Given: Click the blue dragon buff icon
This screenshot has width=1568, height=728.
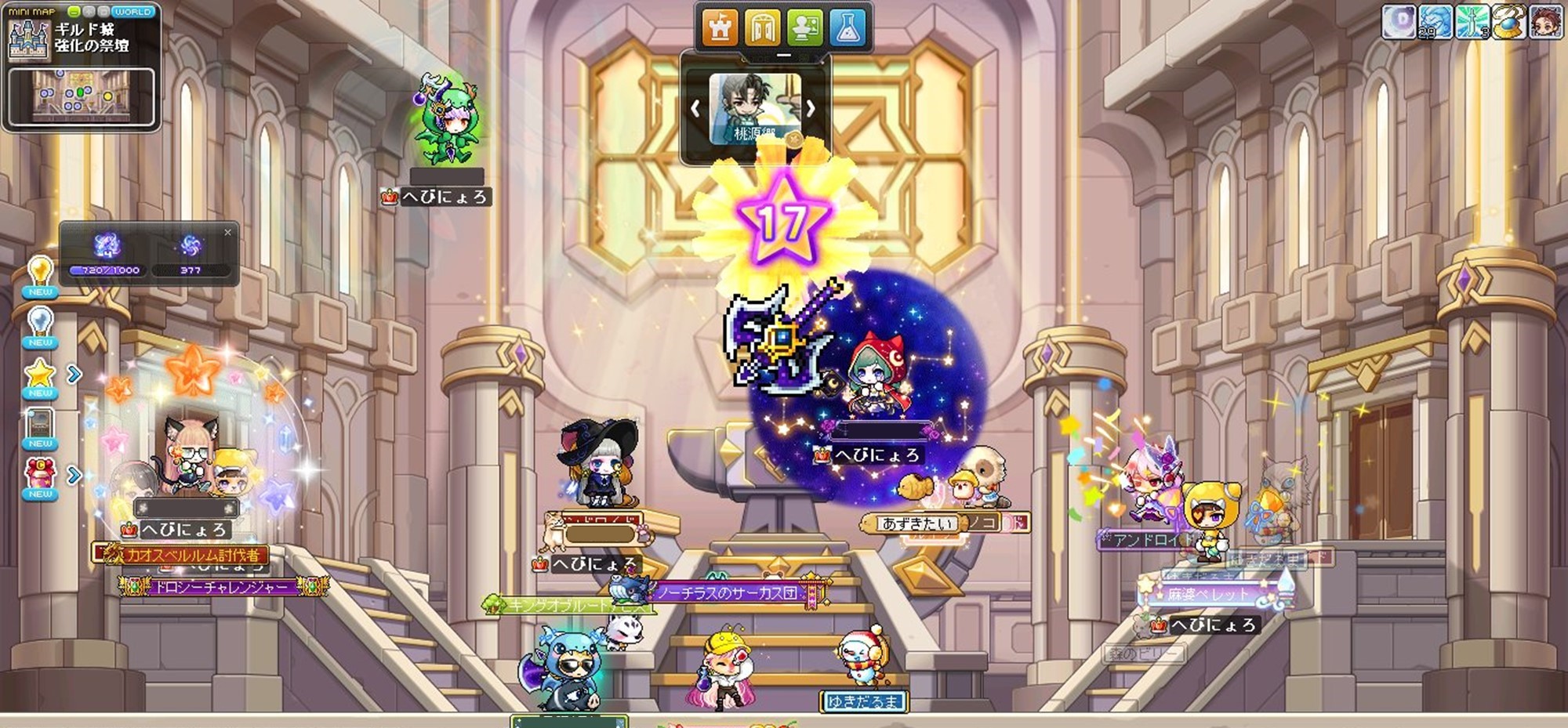Looking at the screenshot, I should (1436, 21).
